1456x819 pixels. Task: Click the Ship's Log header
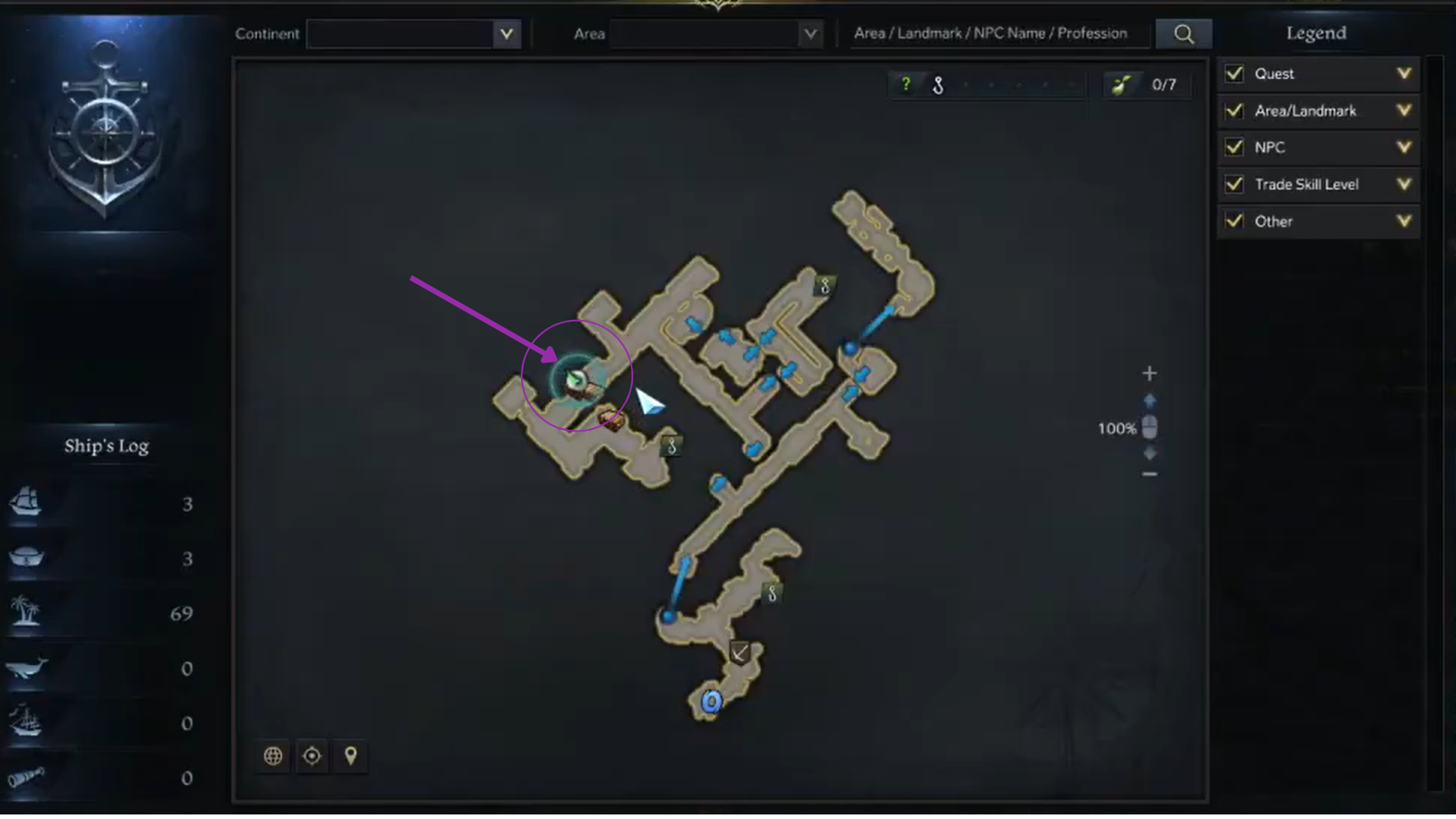[x=108, y=446]
